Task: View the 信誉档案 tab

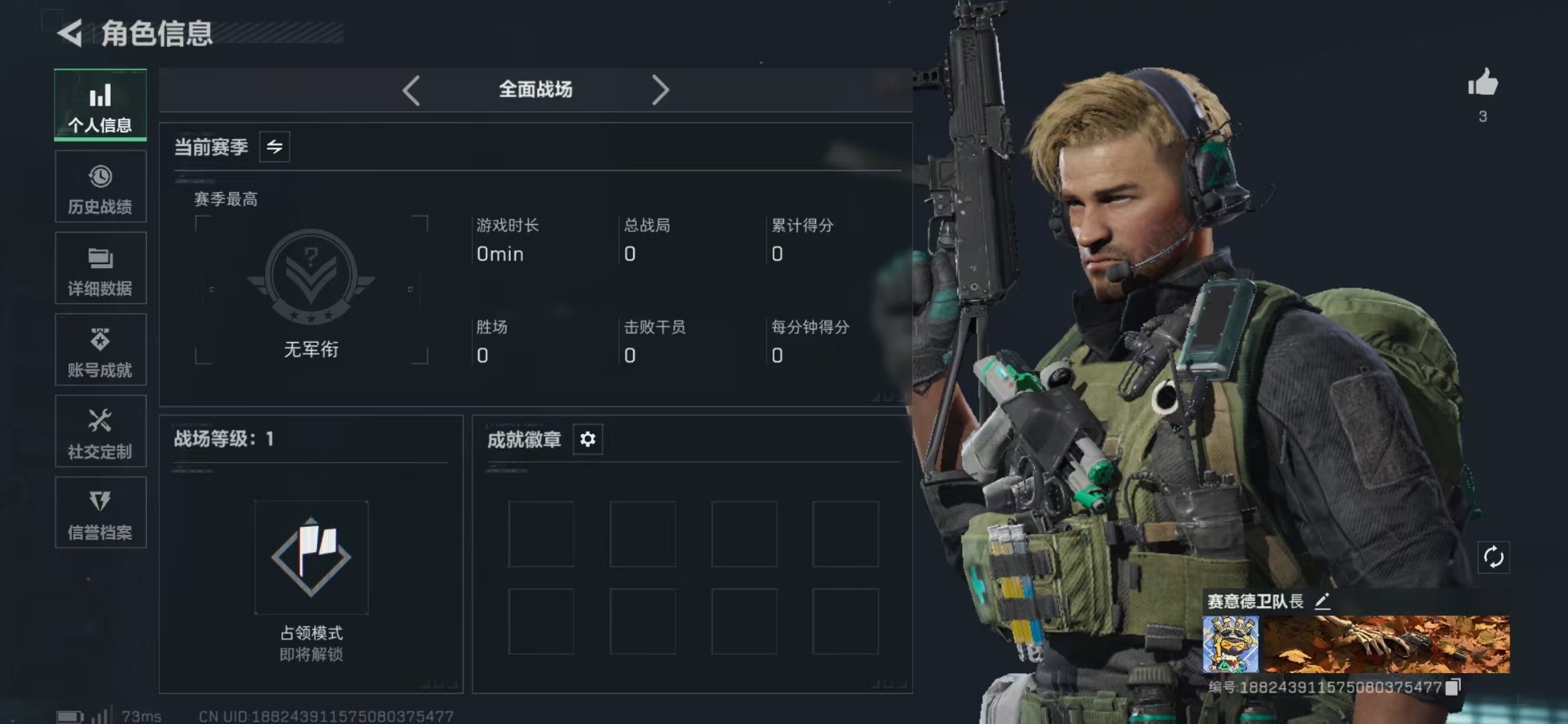Action: click(x=101, y=514)
